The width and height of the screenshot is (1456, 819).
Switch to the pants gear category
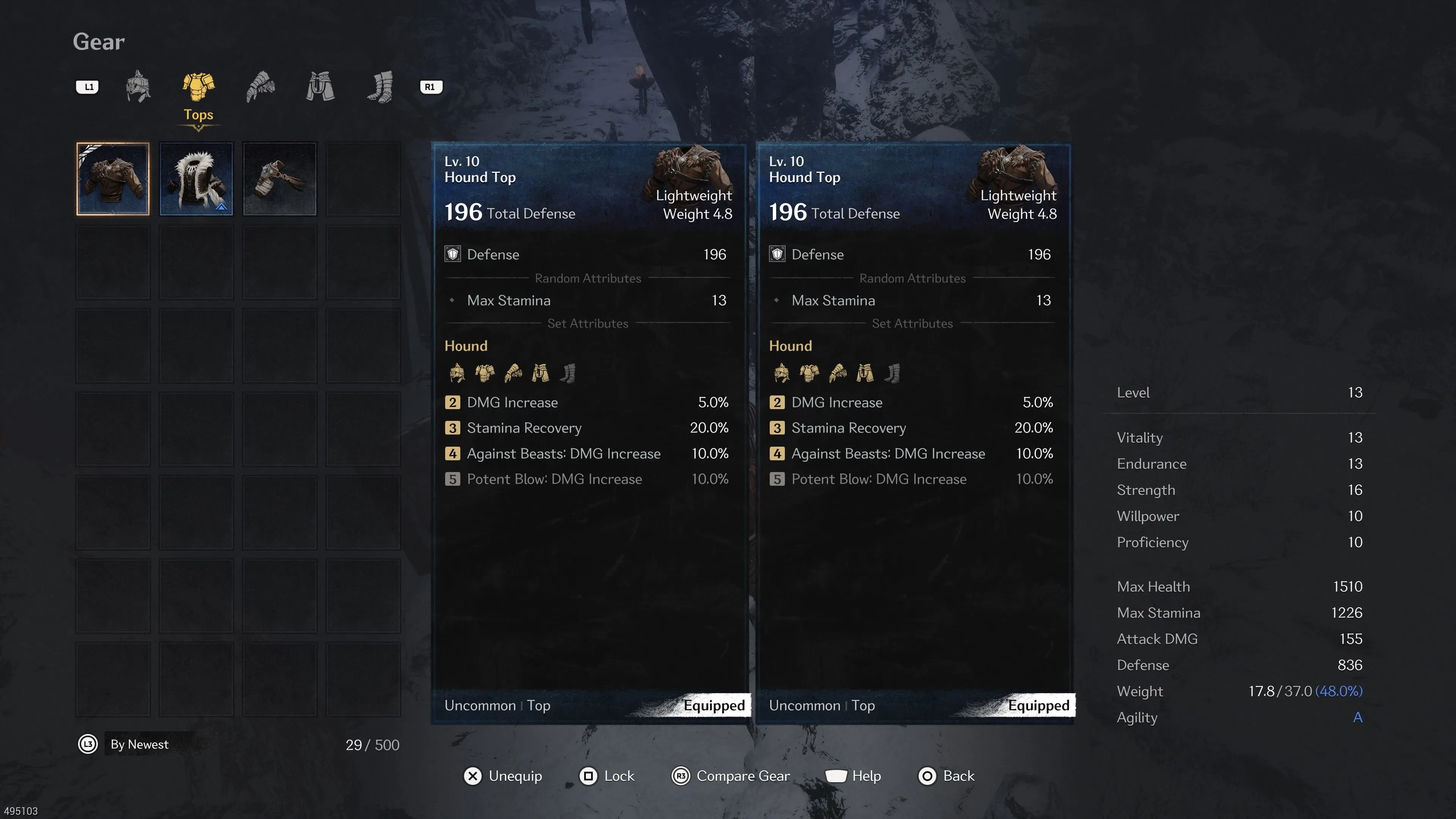pos(320,86)
